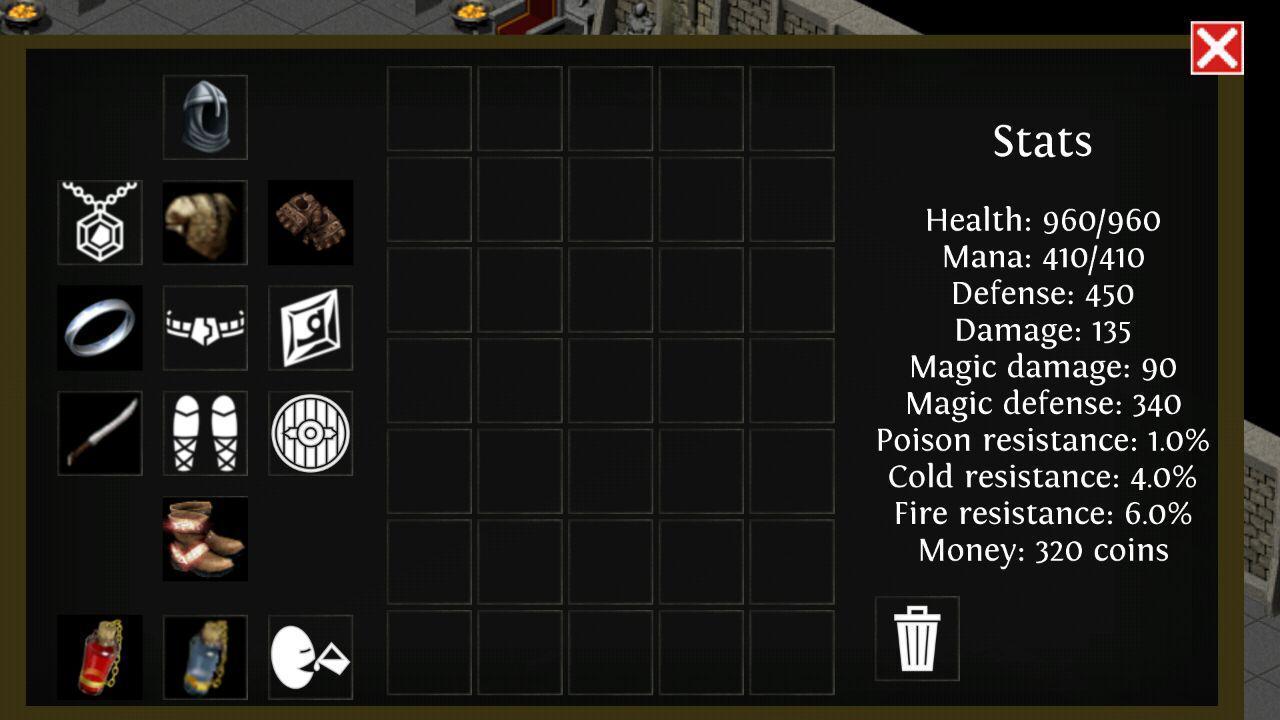Click the Money coins stat line
This screenshot has width=1280, height=720.
pos(1044,548)
